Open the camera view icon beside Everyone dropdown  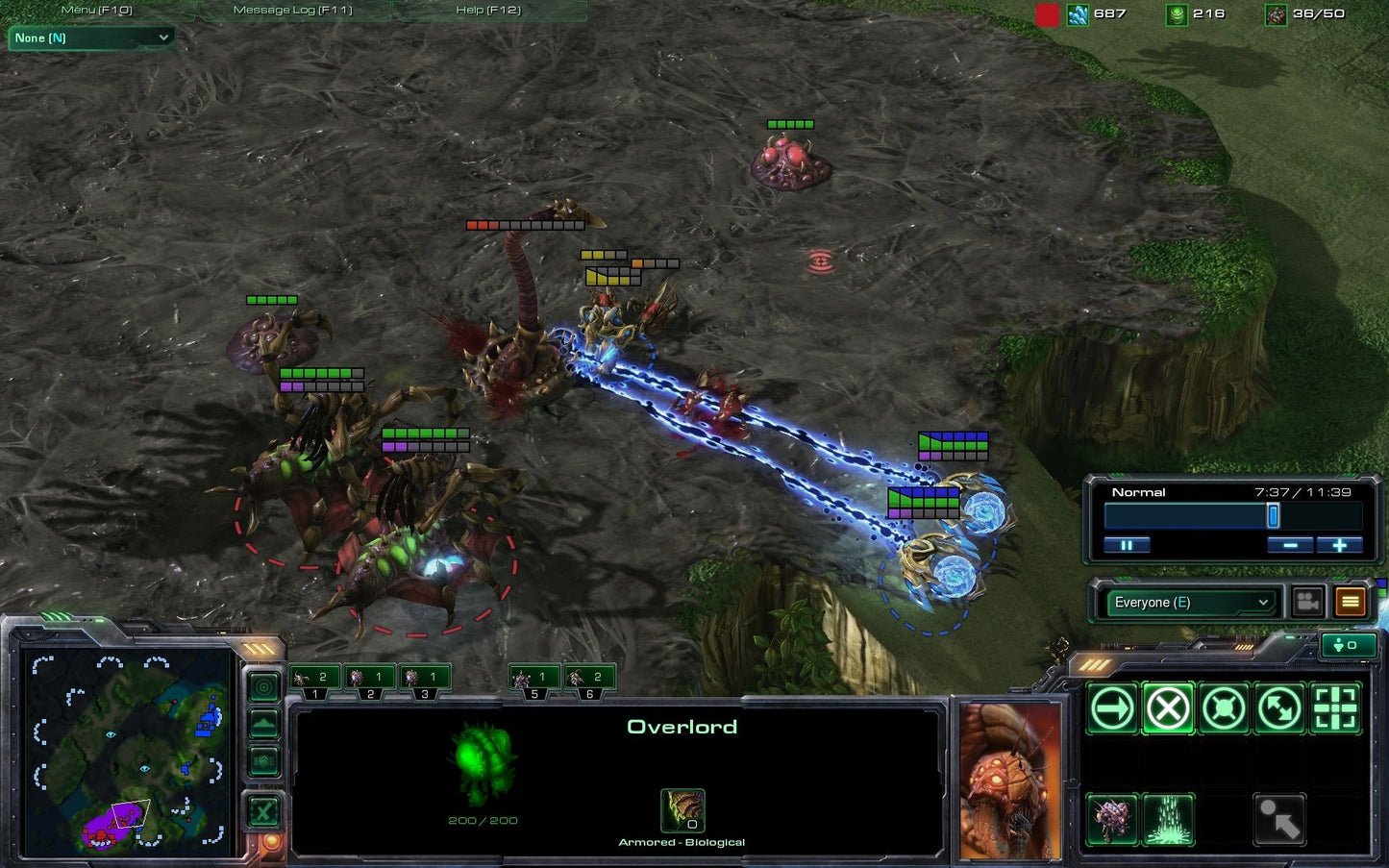[x=1306, y=601]
